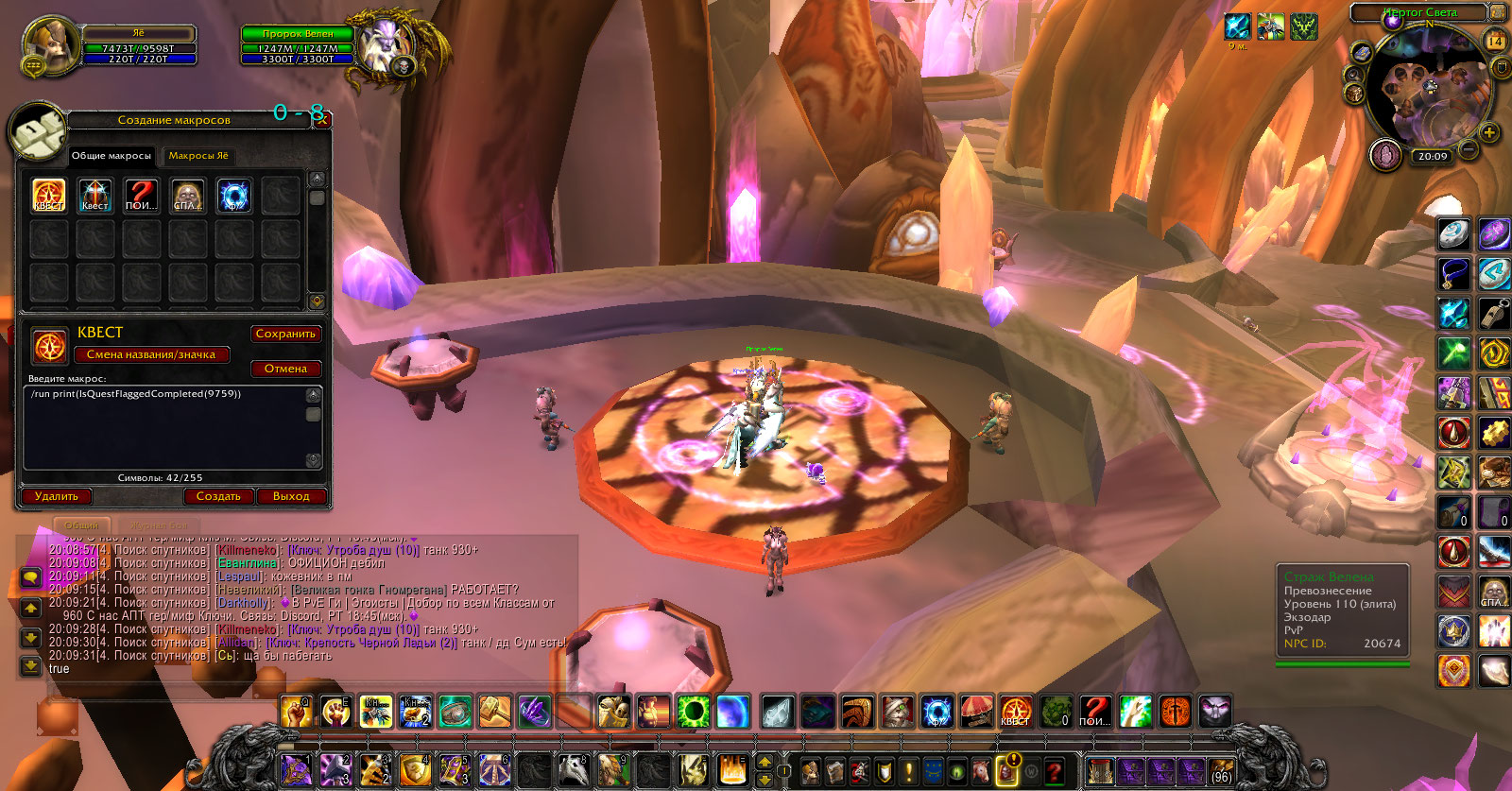Cancel macro edits with Отмена
This screenshot has width=1512, height=791.
(x=285, y=369)
